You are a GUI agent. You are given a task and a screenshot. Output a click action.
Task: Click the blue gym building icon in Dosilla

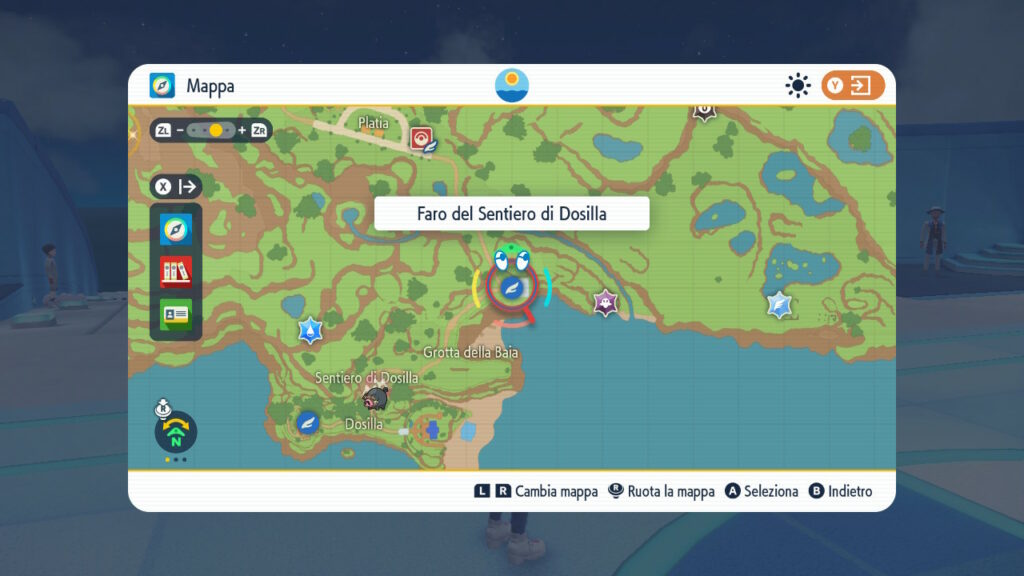click(434, 431)
